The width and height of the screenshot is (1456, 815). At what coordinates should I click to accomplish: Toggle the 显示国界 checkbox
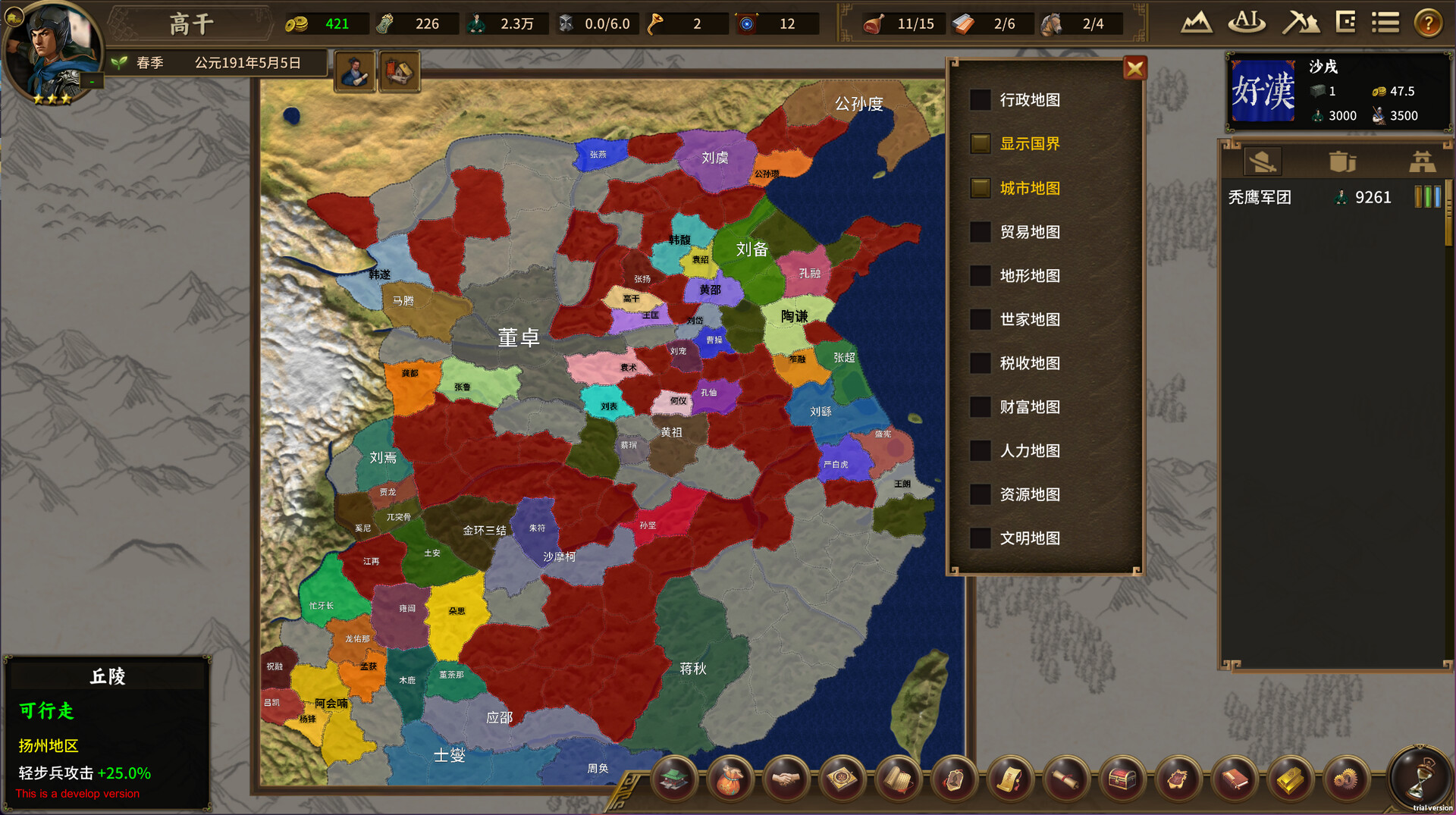981,144
